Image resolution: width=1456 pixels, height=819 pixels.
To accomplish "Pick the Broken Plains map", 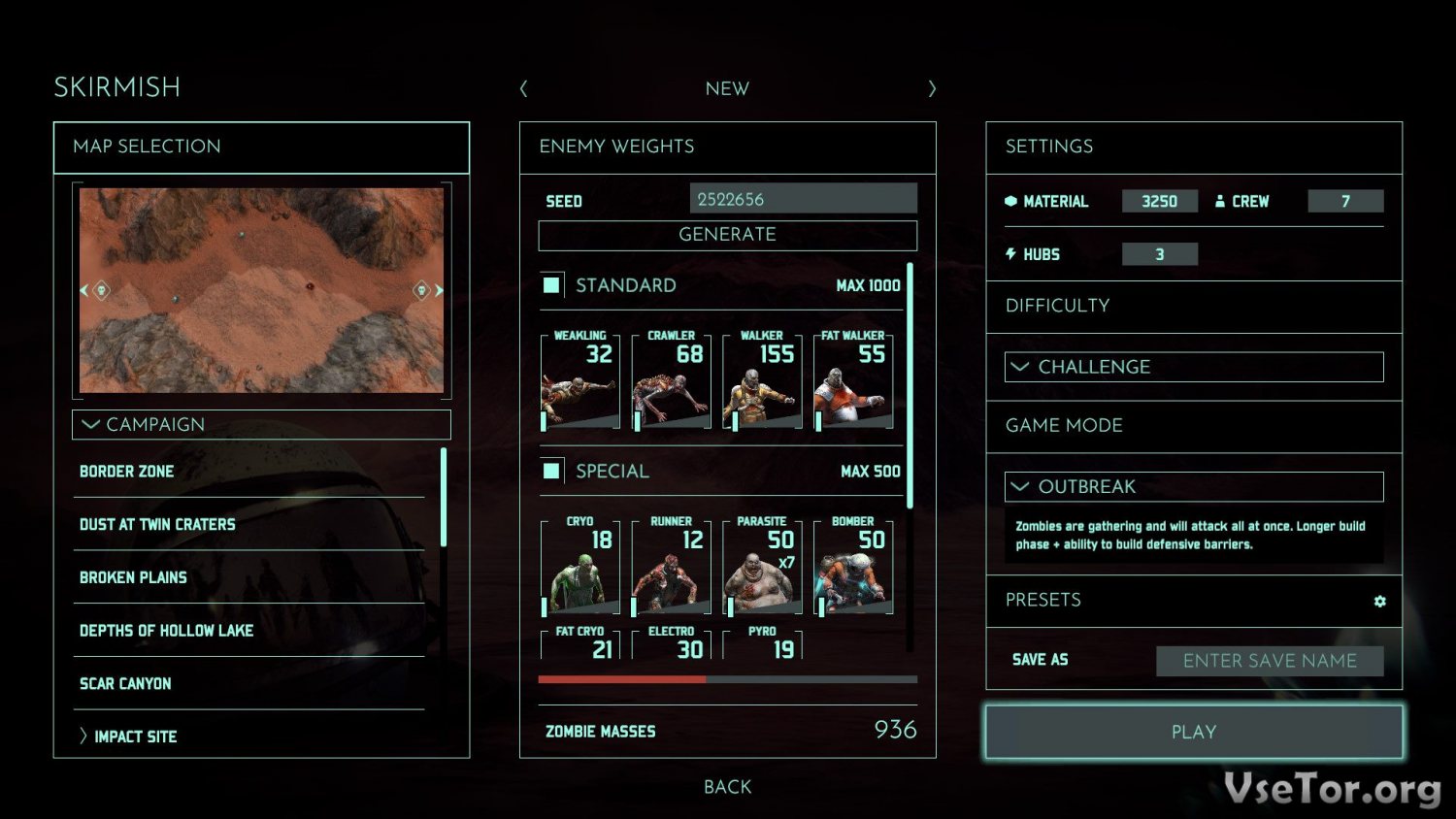I will coord(133,577).
